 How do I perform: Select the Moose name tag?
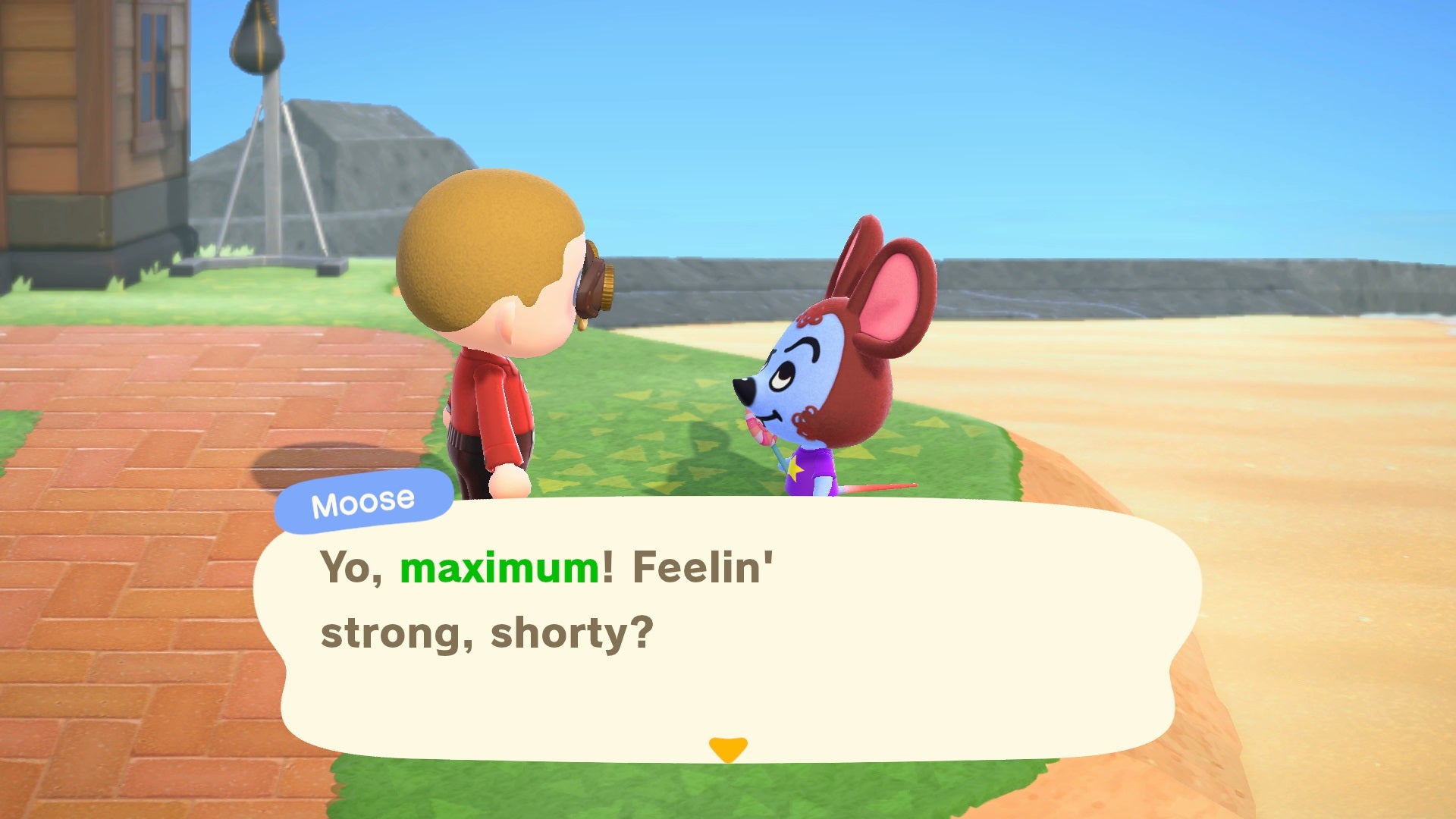[x=364, y=500]
